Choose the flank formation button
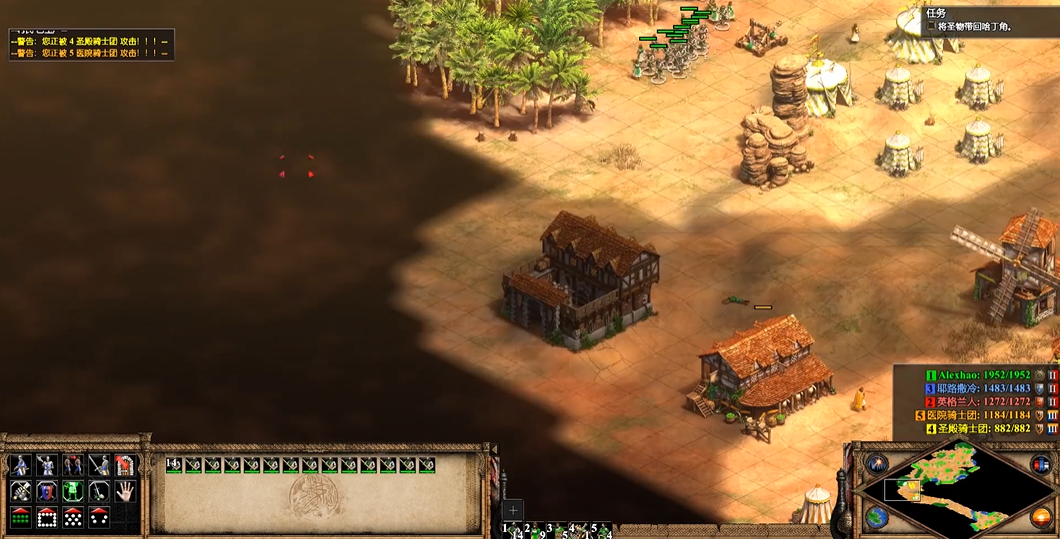Viewport: 1060px width, 539px height. tap(99, 517)
